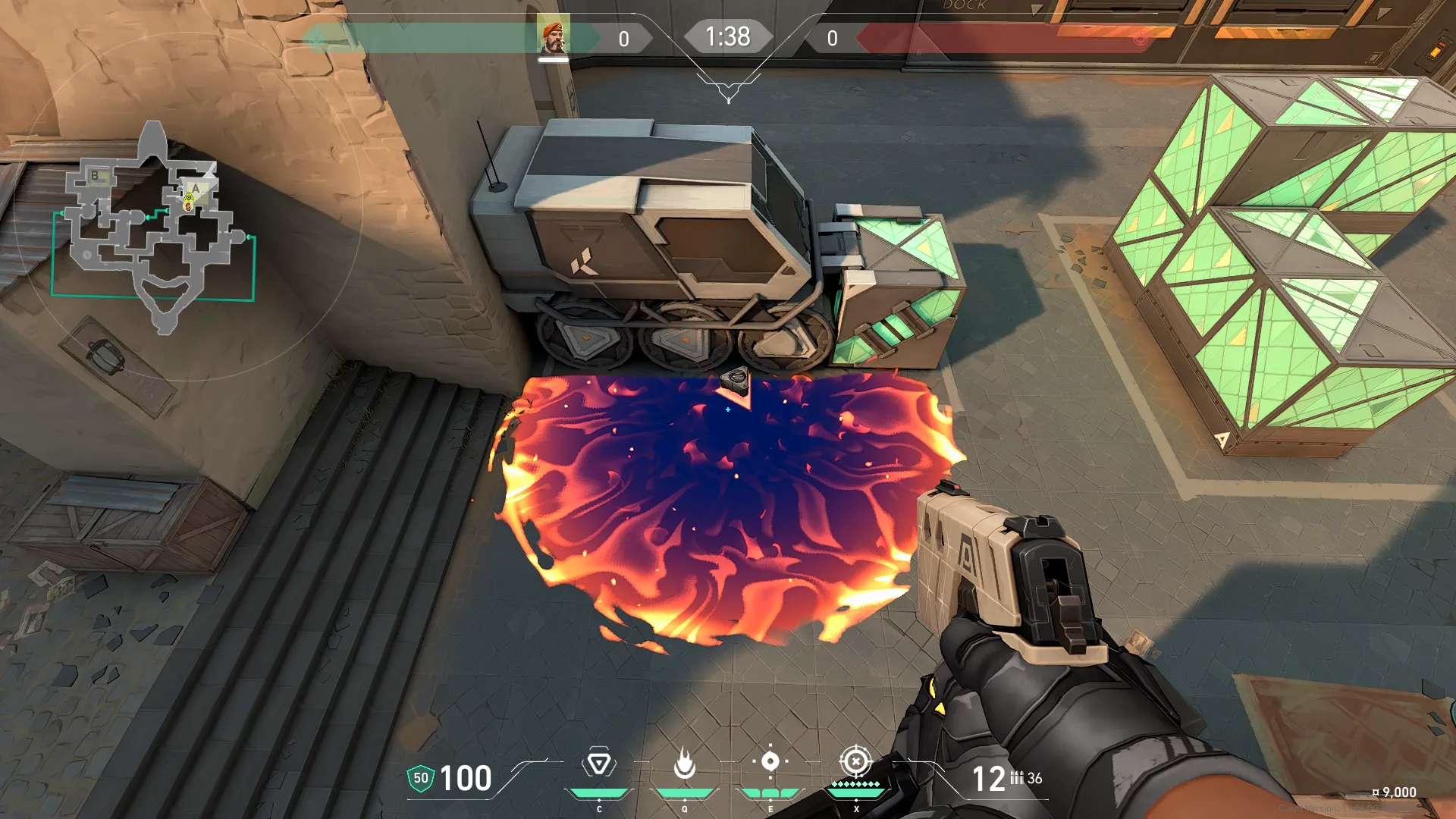Activate the Incendiary flame ability icon

point(684,763)
